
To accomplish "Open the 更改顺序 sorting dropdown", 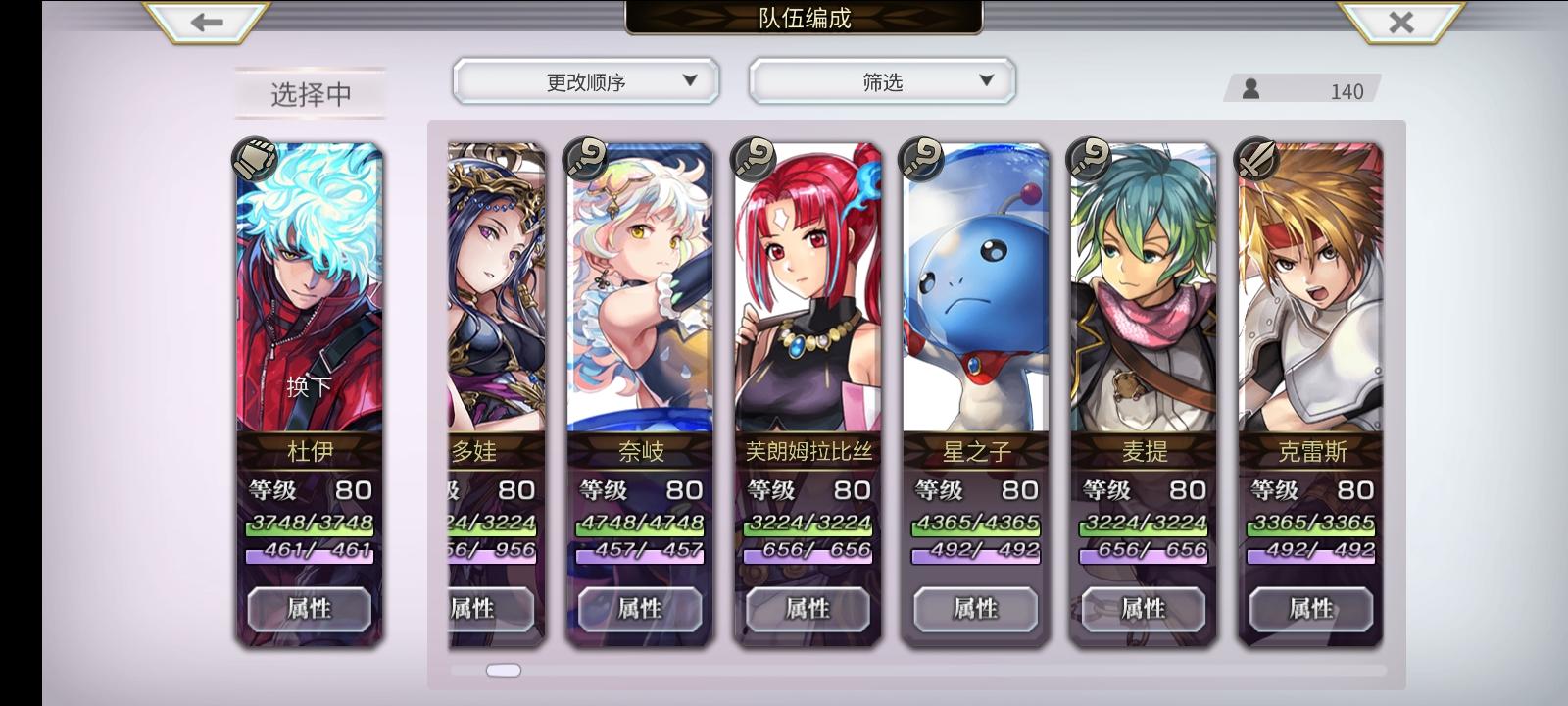I will coord(585,81).
